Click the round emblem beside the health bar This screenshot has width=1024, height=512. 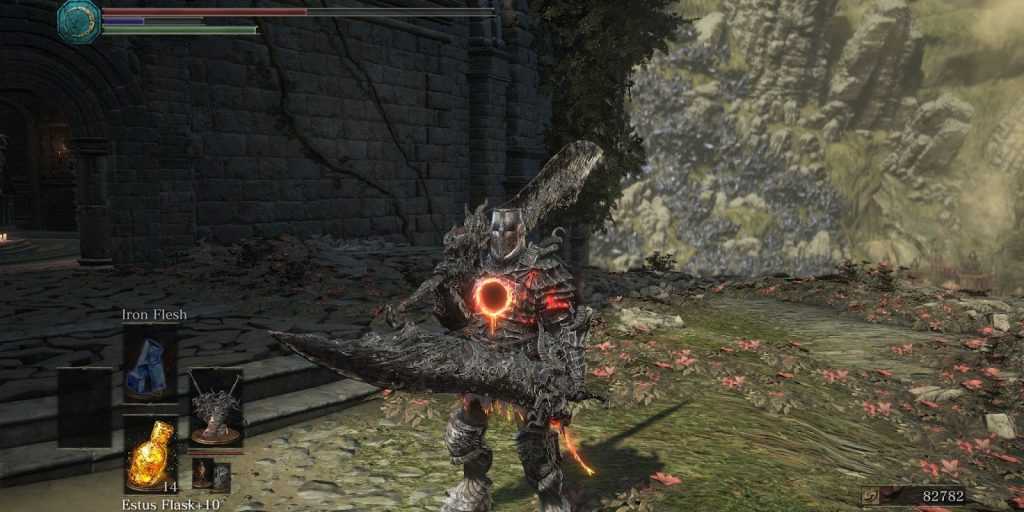pos(79,21)
